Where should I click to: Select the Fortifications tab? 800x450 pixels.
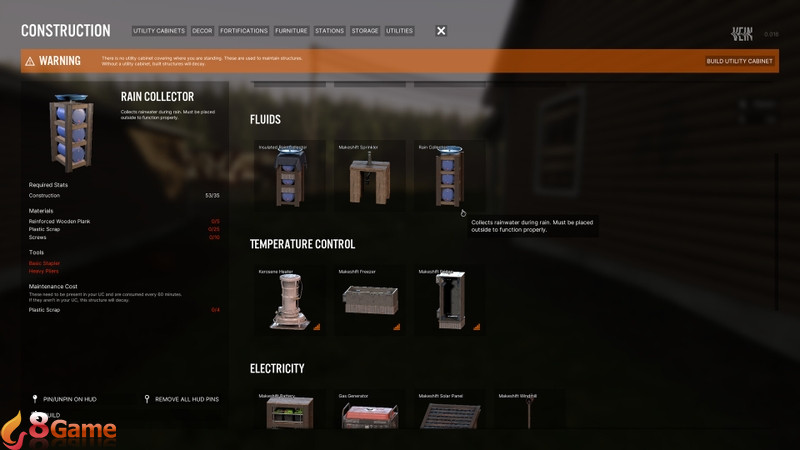click(244, 31)
